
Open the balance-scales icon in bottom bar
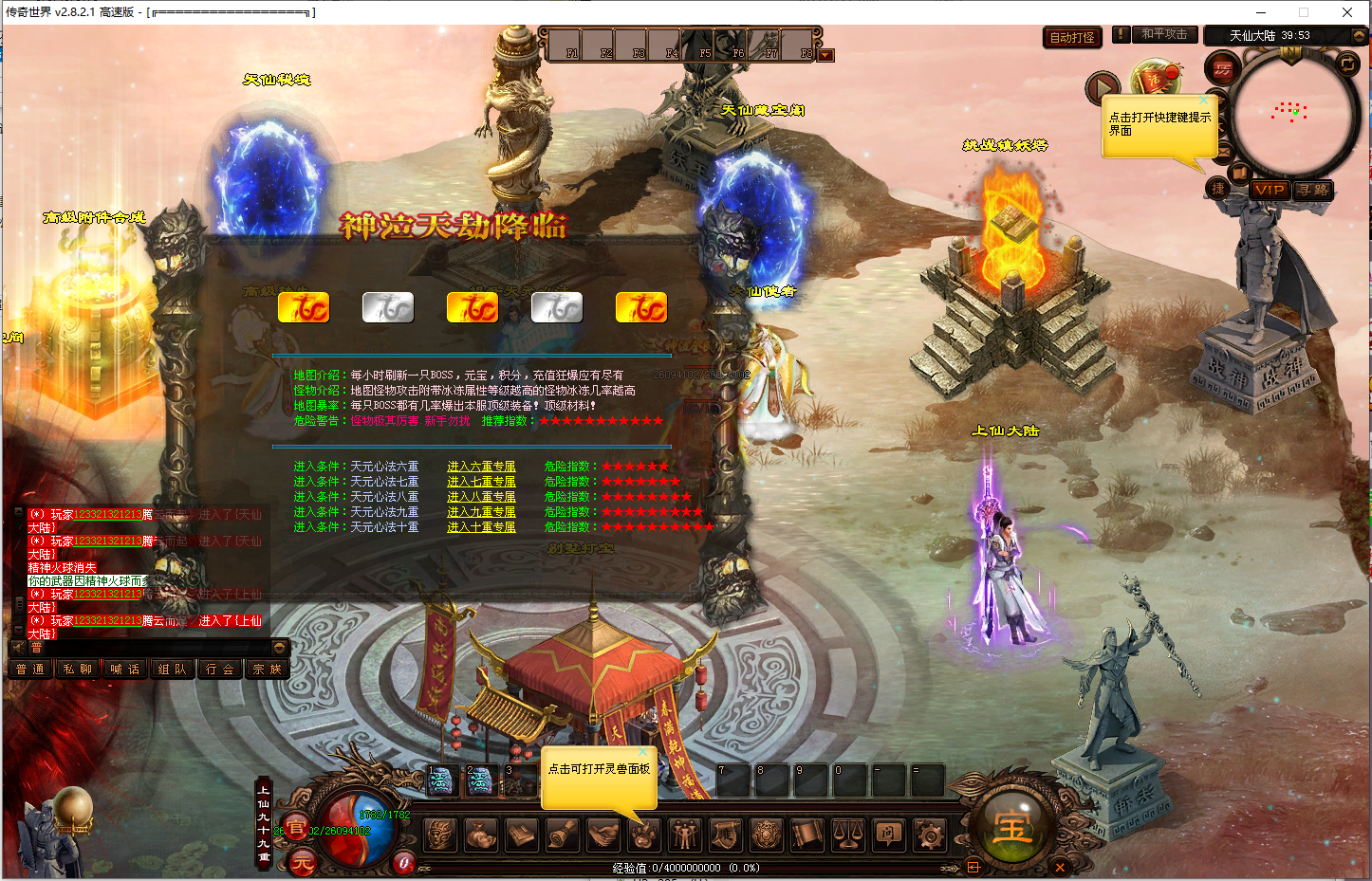847,835
